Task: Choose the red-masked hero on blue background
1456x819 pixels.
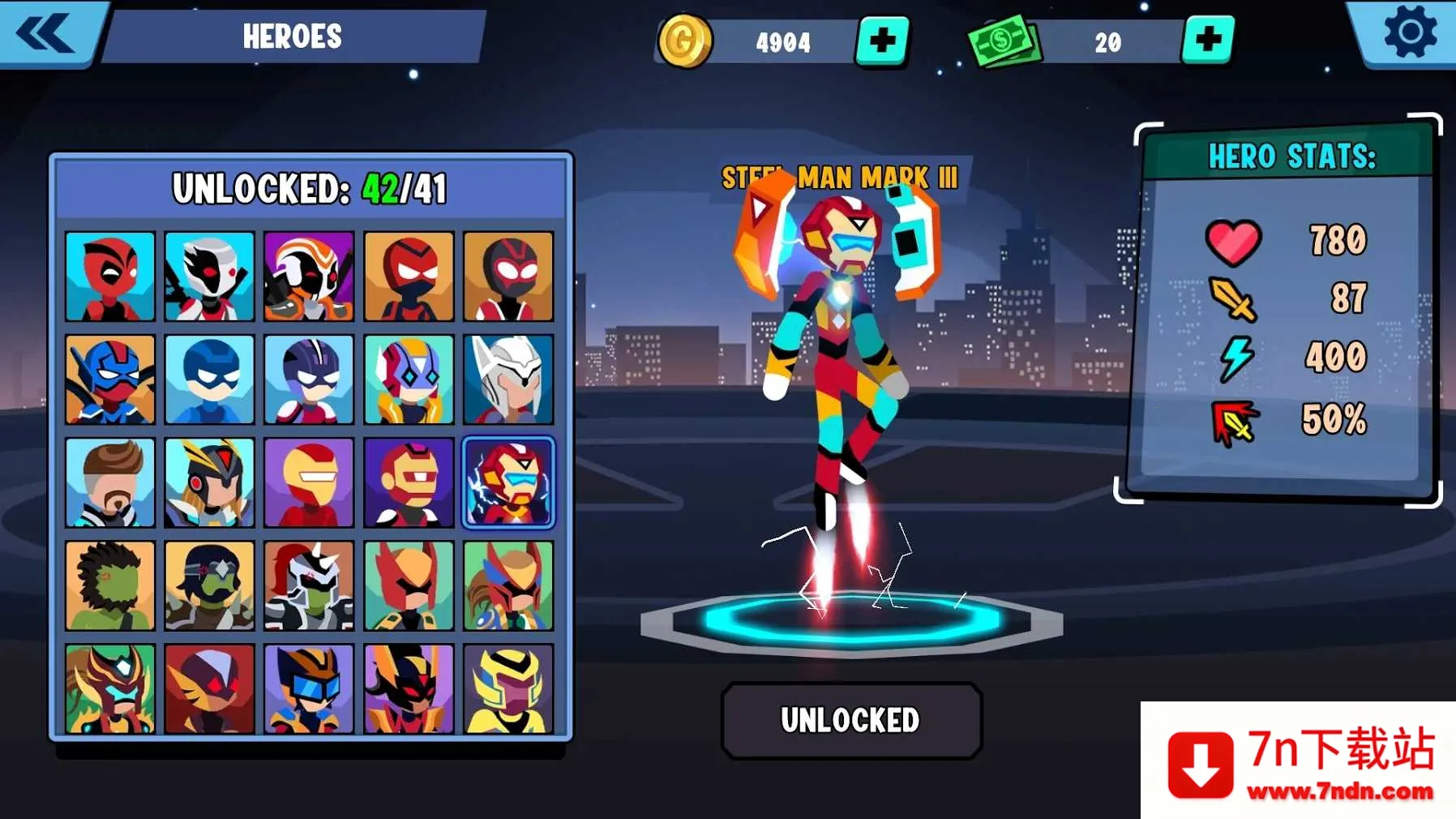Action: point(110,277)
